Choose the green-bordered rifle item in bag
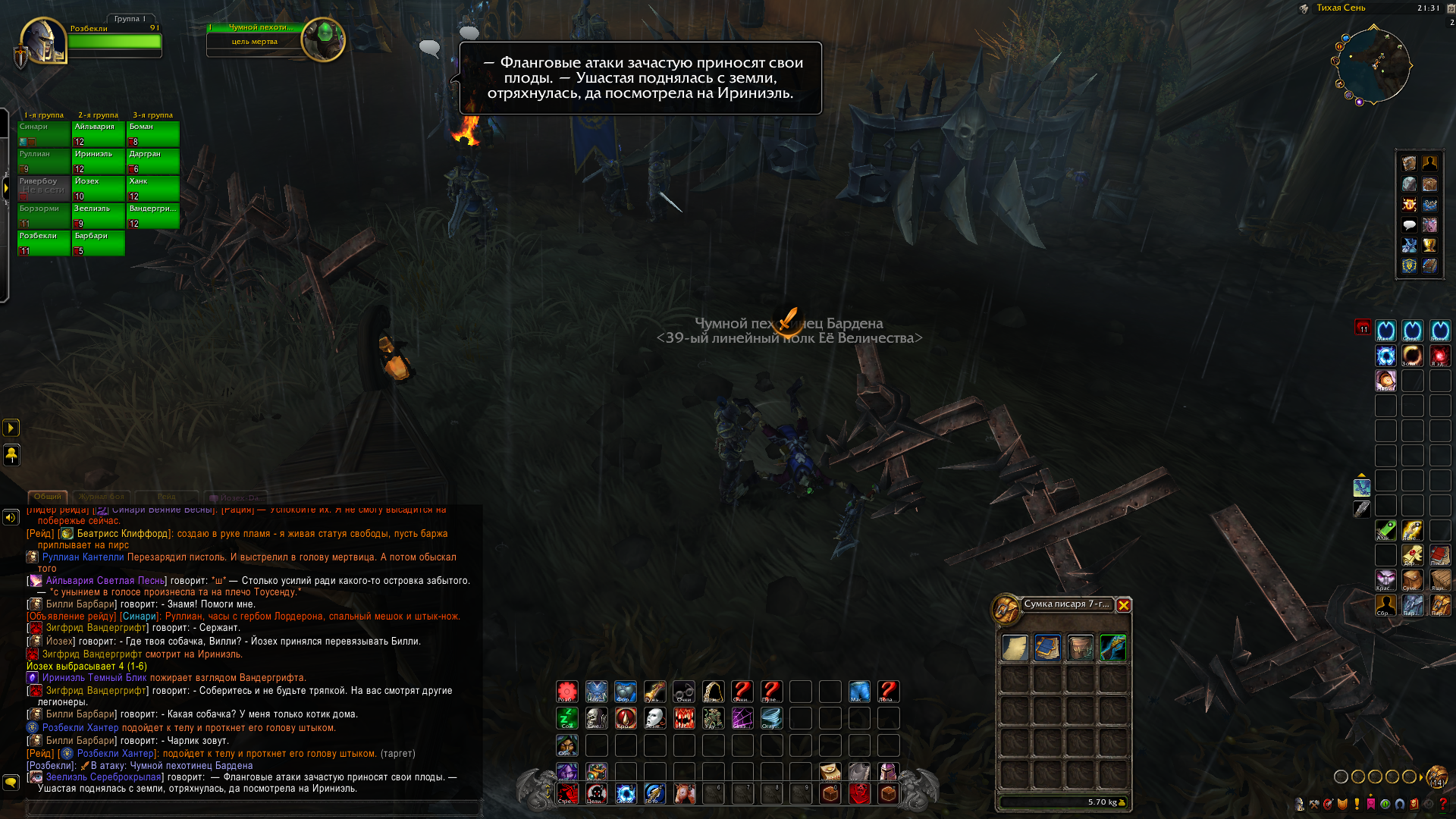This screenshot has width=1456, height=819. point(1112,648)
